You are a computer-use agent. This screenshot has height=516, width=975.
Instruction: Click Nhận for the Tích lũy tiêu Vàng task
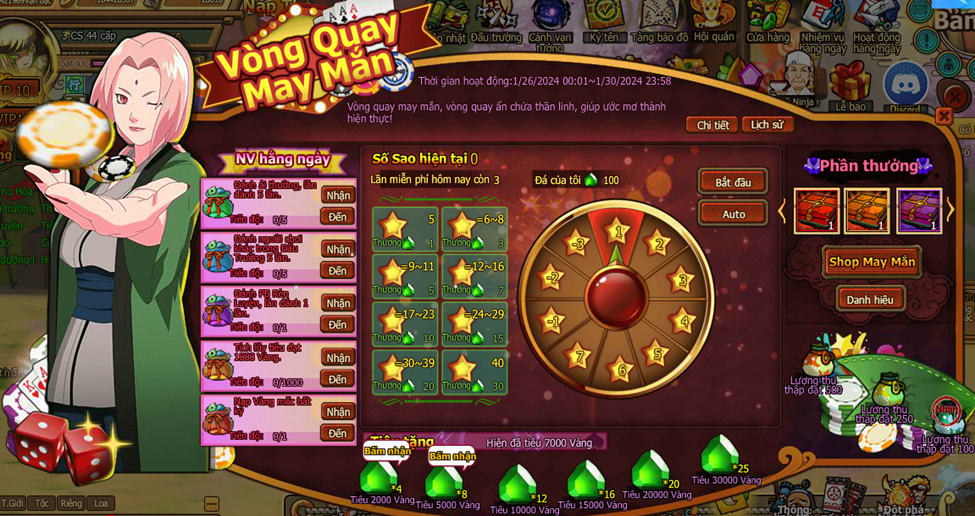[x=338, y=358]
